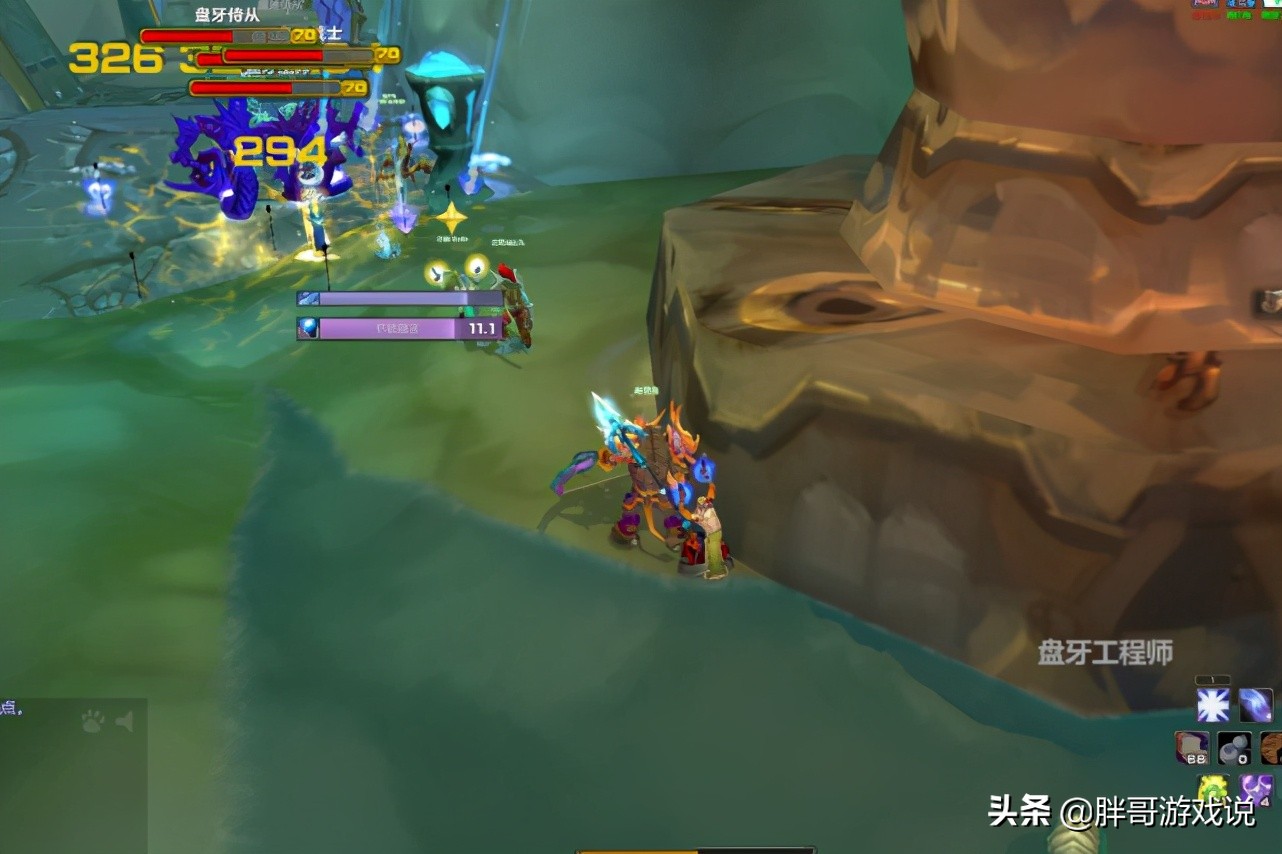Activate the green nature spell icon
Viewport: 1282px width, 854px height.
pos(1214,789)
